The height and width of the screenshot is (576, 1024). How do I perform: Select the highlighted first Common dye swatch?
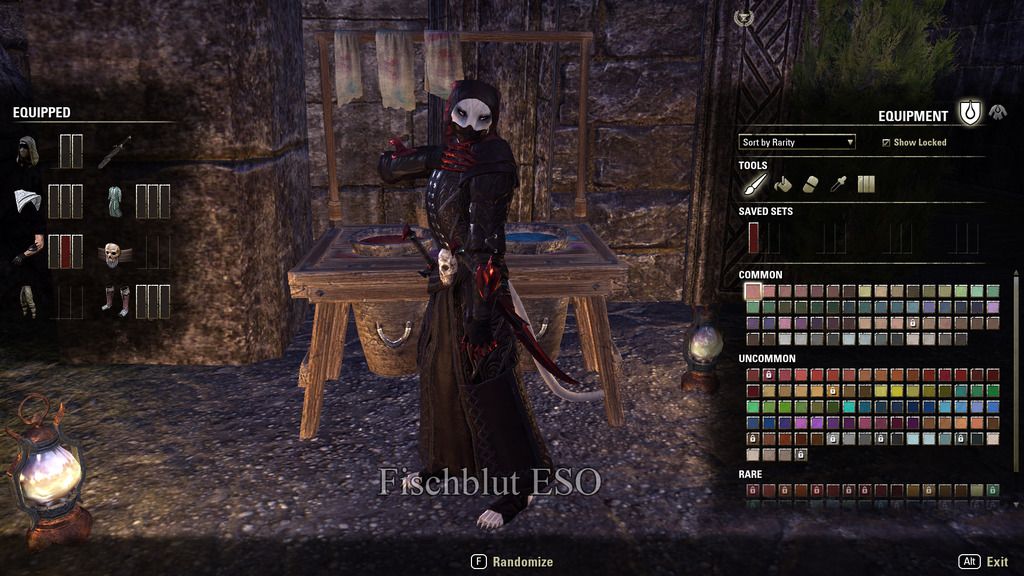pos(753,291)
